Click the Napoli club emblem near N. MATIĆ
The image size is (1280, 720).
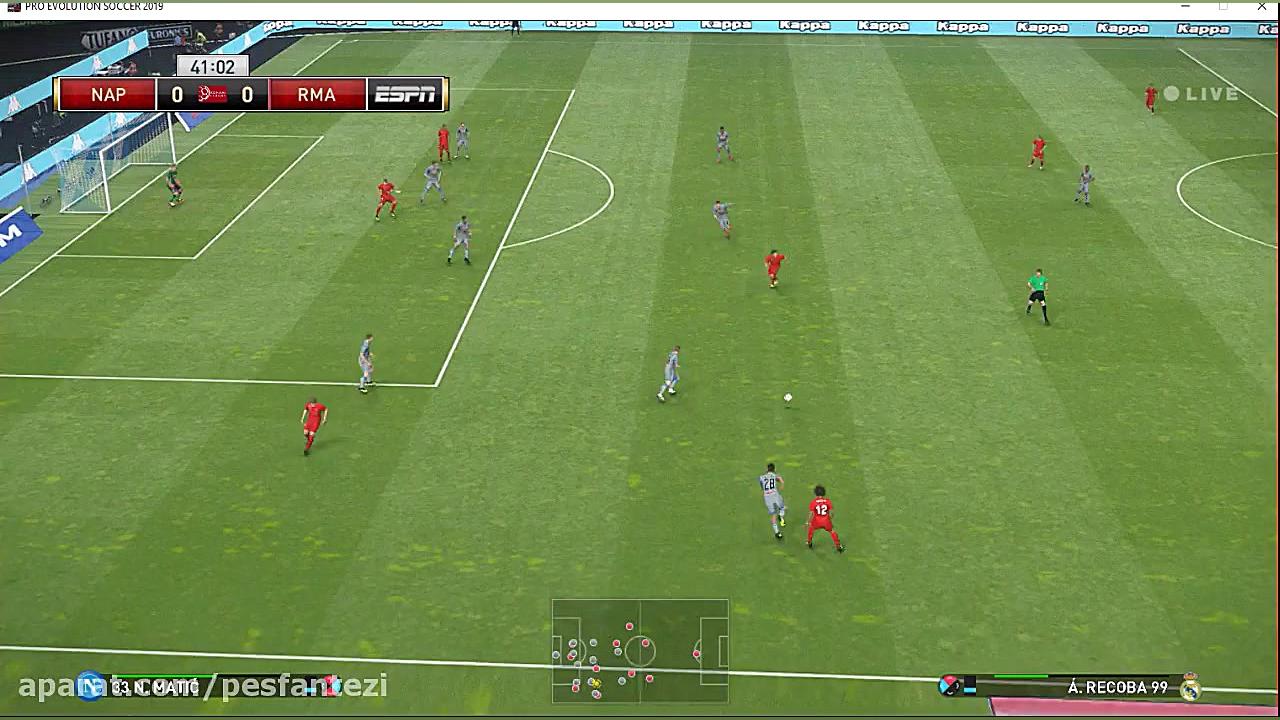[x=90, y=687]
